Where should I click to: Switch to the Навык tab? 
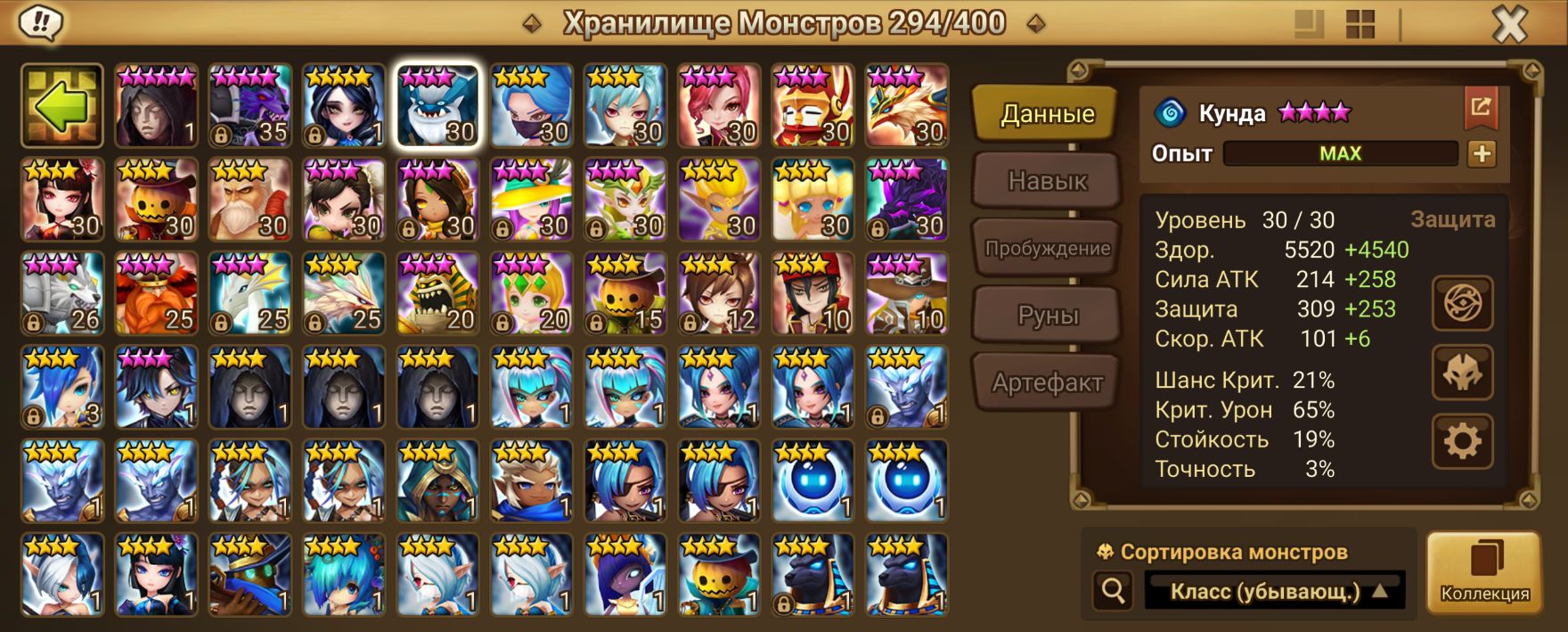click(x=1047, y=181)
